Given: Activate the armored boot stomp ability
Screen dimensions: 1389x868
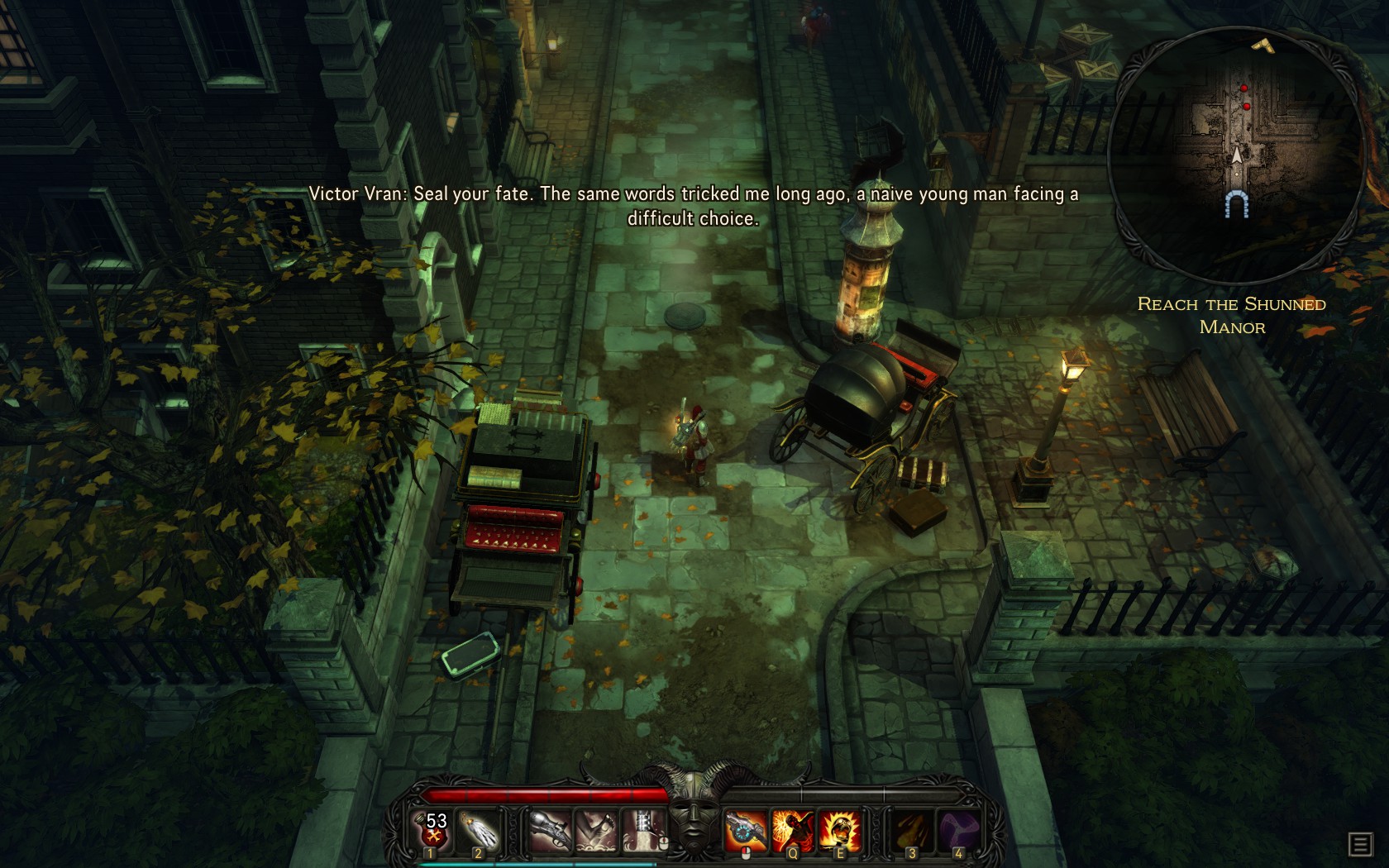Looking at the screenshot, I should tap(645, 830).
